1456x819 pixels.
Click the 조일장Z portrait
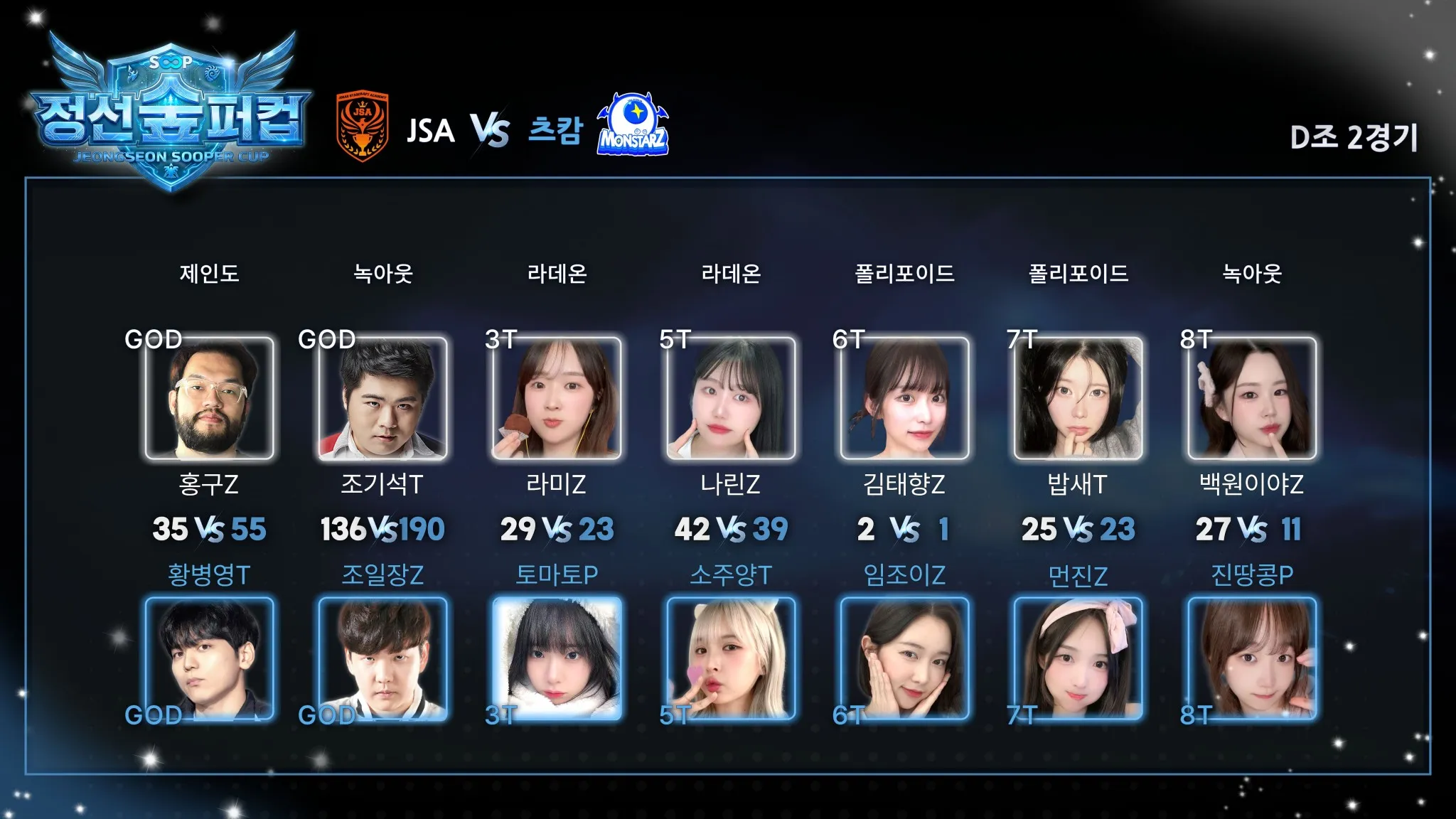point(383,659)
